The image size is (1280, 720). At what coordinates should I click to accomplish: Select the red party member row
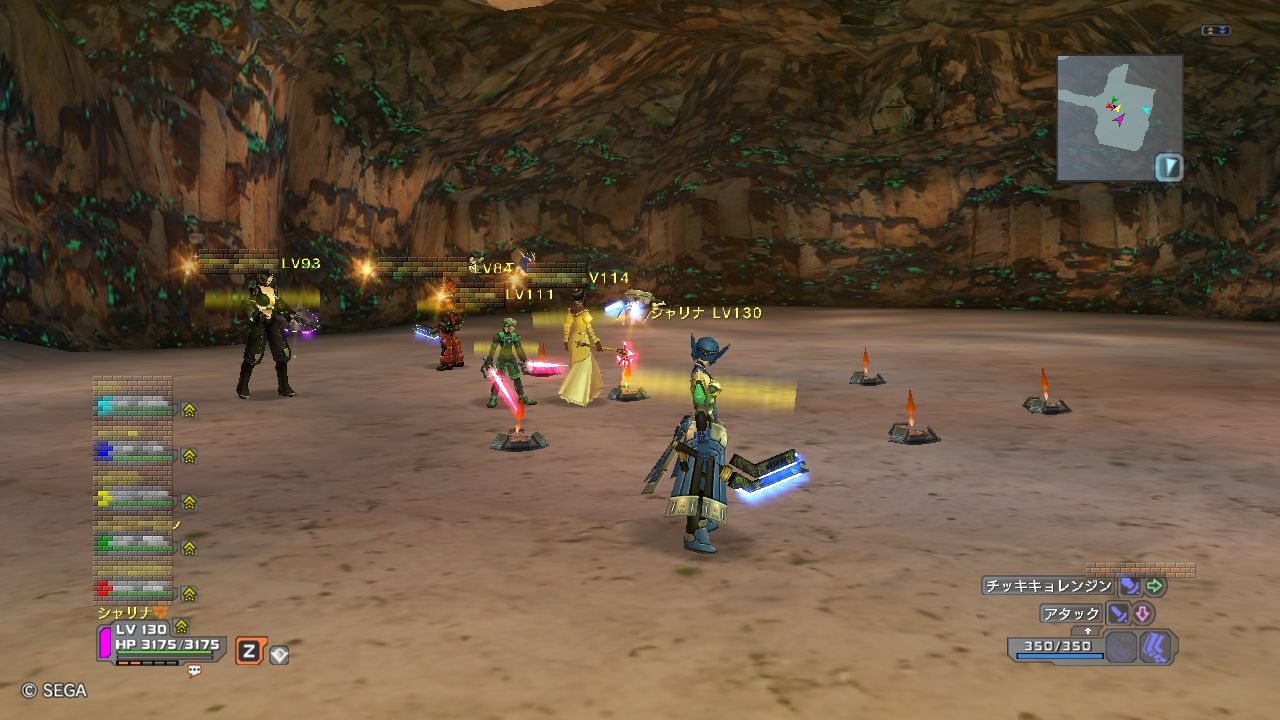[x=134, y=590]
